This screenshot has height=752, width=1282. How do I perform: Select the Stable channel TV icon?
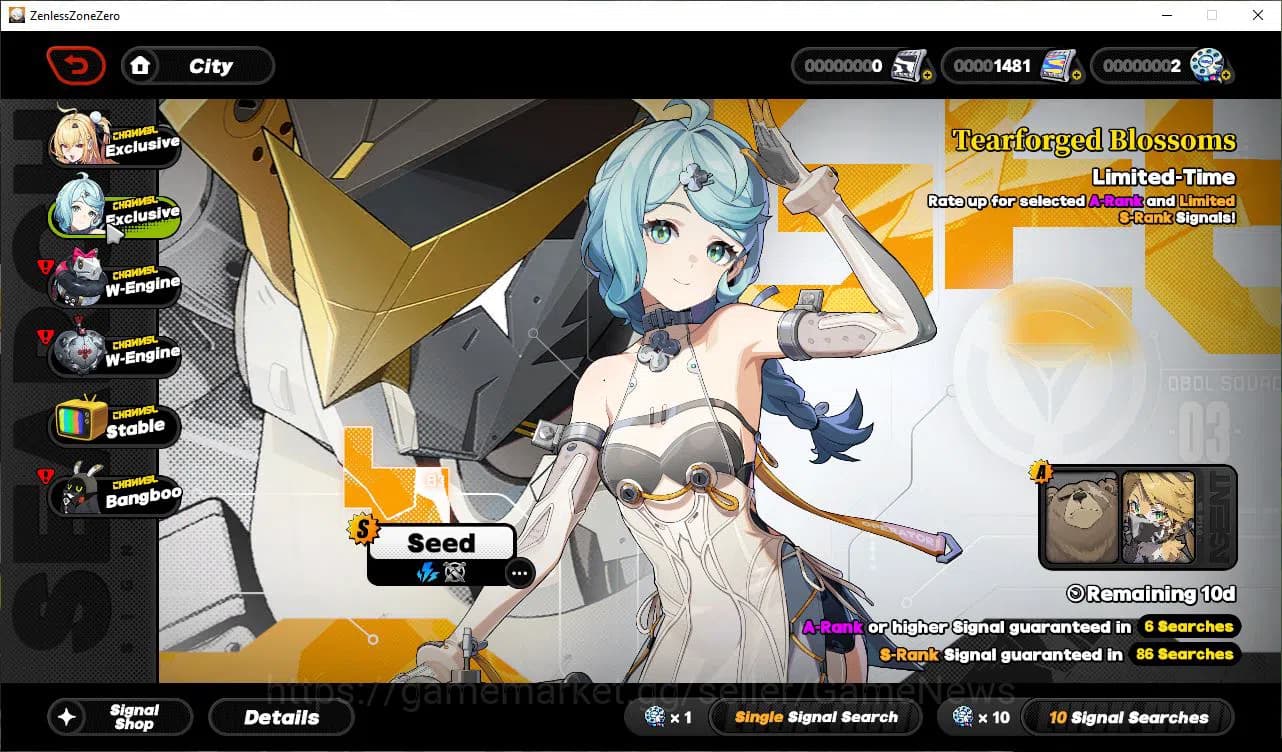(x=78, y=420)
